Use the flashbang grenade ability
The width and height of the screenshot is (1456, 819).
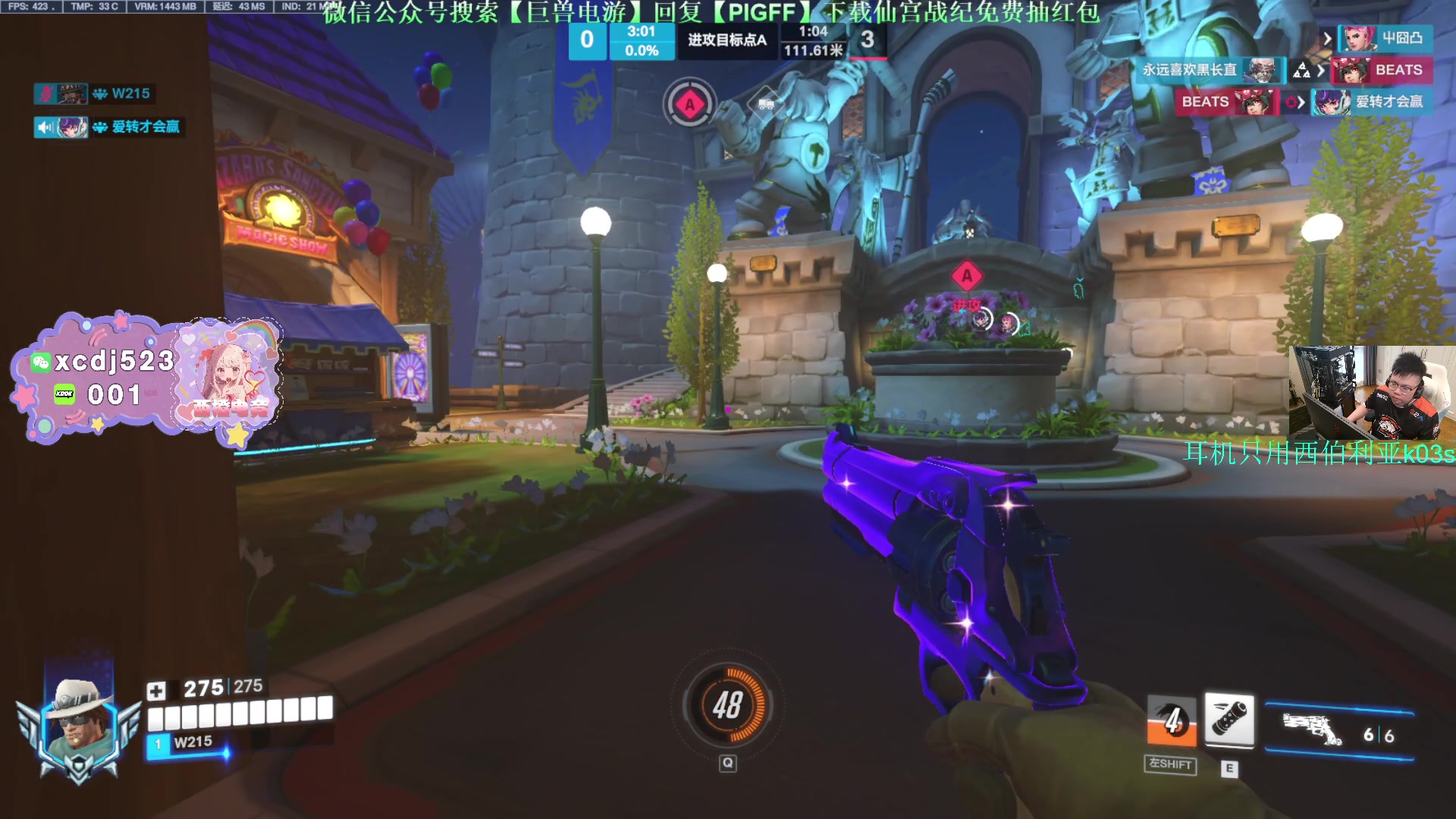(x=1229, y=719)
